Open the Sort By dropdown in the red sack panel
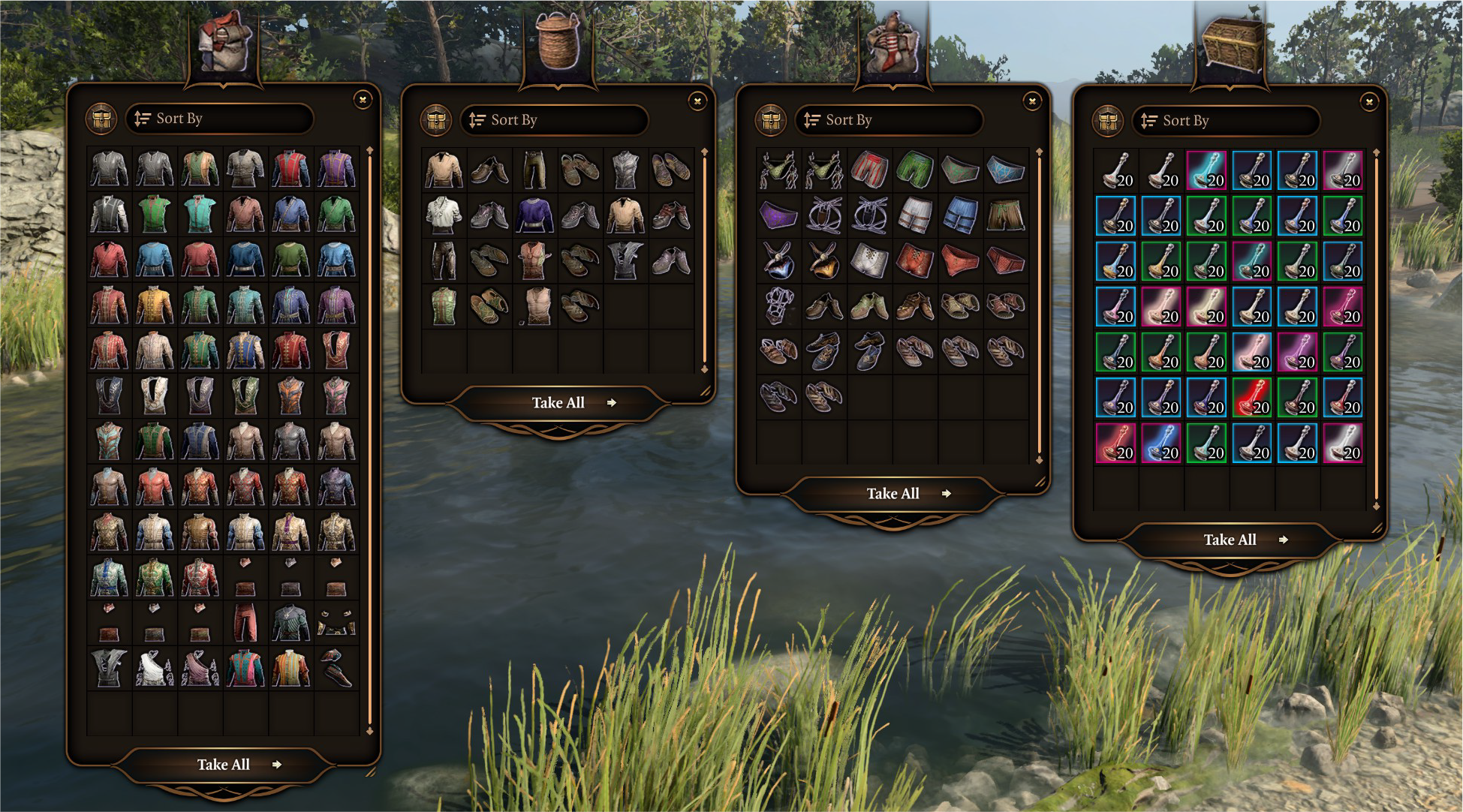The height and width of the screenshot is (812, 1463). point(889,120)
